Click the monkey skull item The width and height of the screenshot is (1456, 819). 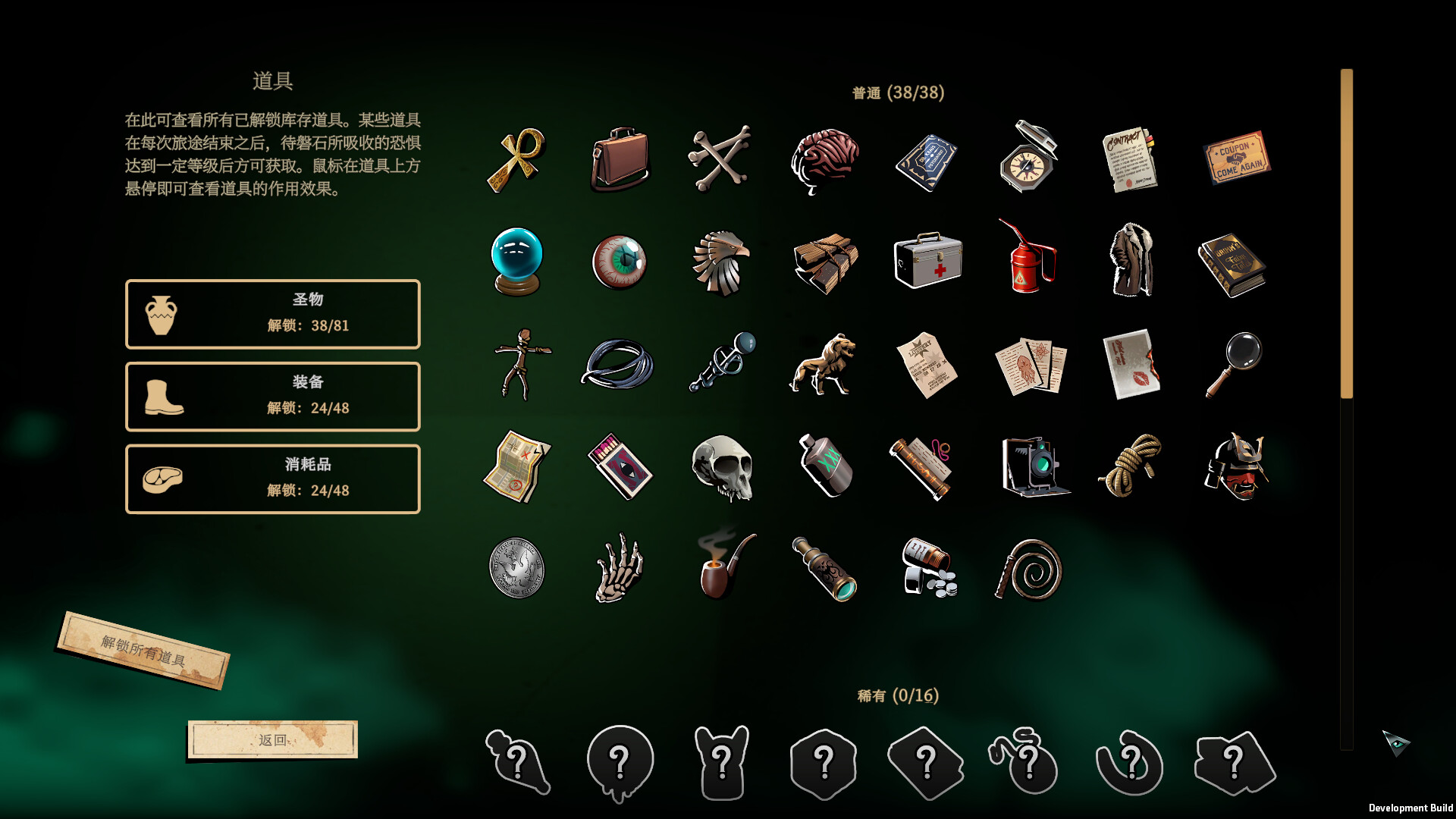click(723, 466)
